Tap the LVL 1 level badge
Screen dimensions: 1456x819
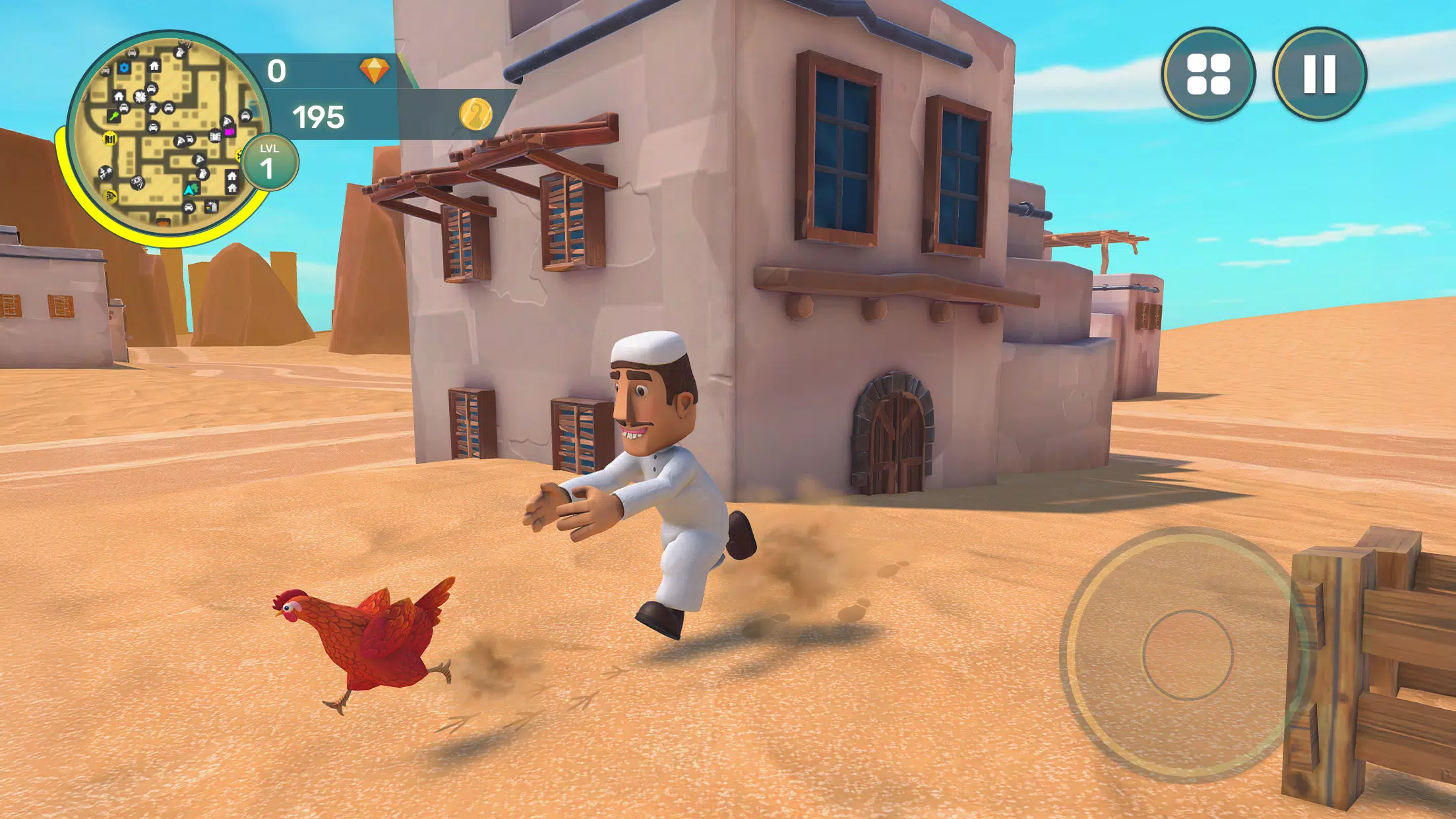point(272,160)
